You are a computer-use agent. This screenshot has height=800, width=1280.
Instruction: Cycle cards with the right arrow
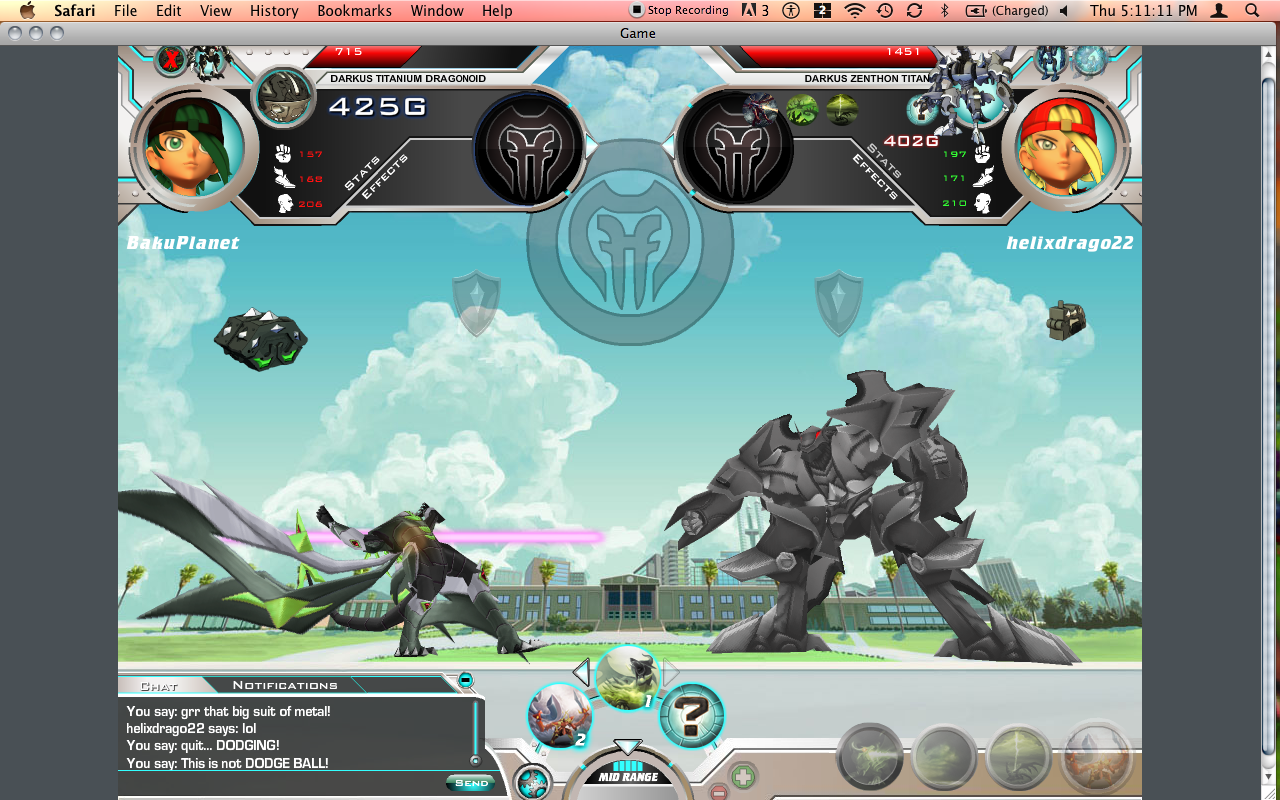672,672
